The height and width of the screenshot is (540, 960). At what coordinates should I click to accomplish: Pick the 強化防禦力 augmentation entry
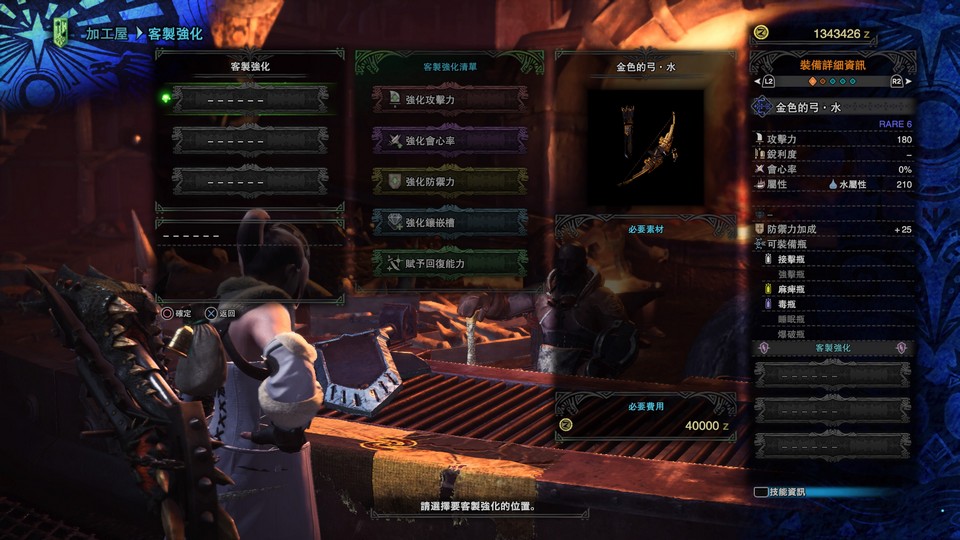450,181
